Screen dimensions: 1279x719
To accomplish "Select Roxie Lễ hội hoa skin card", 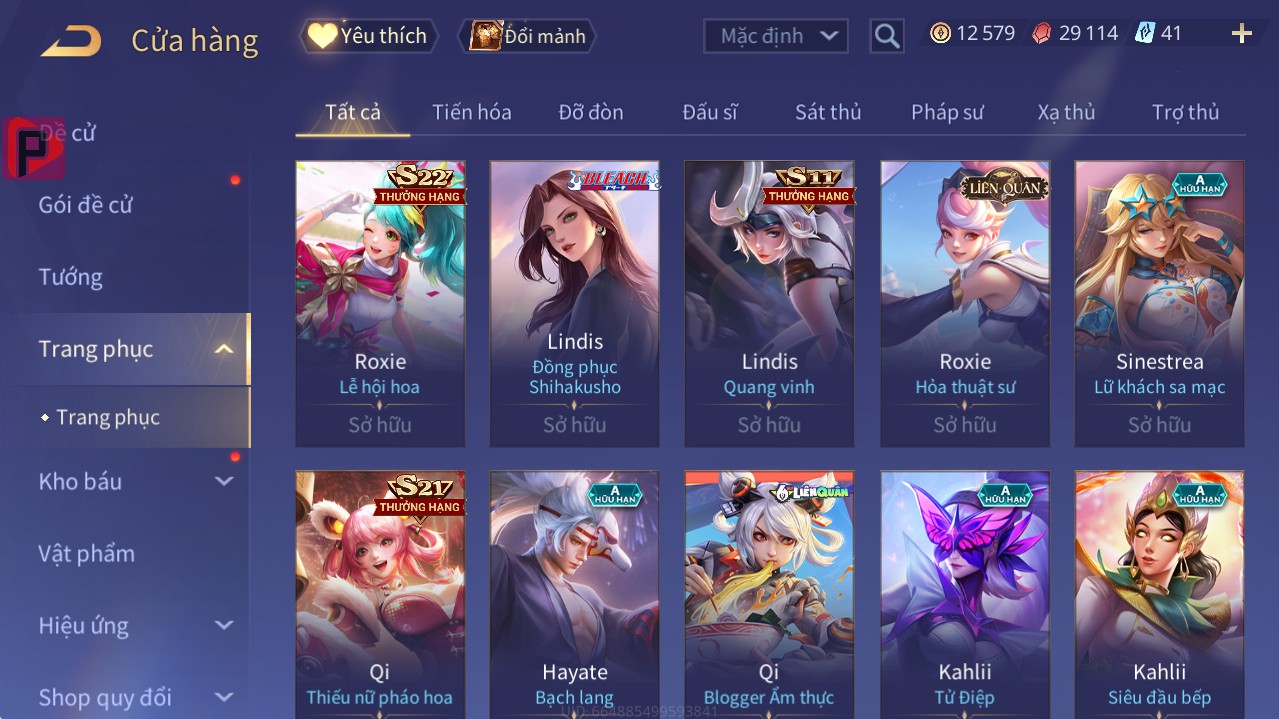I will [x=380, y=303].
